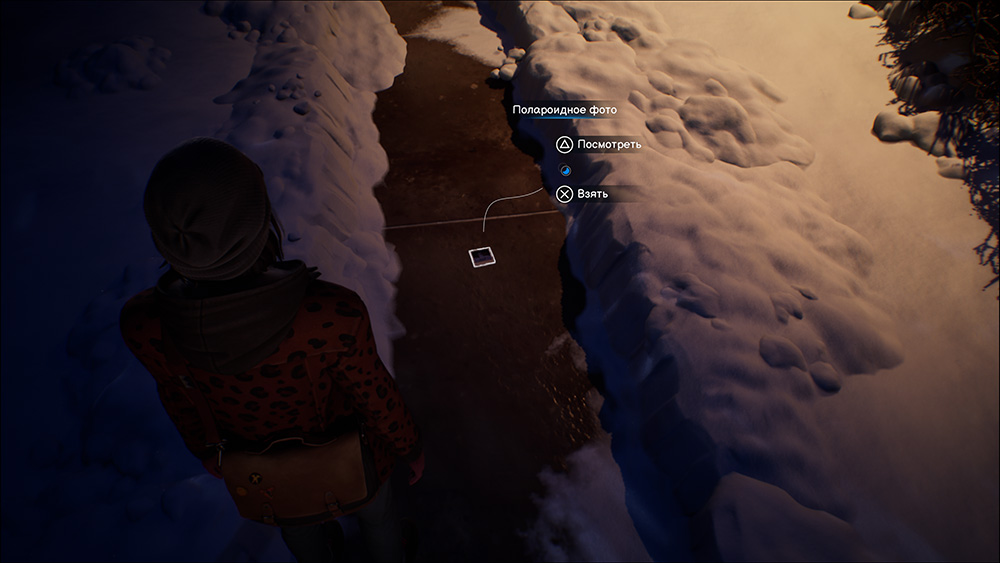Select the "Взять" option for the photo
Screen dimensions: 1000x563
pyautogui.click(x=584, y=194)
